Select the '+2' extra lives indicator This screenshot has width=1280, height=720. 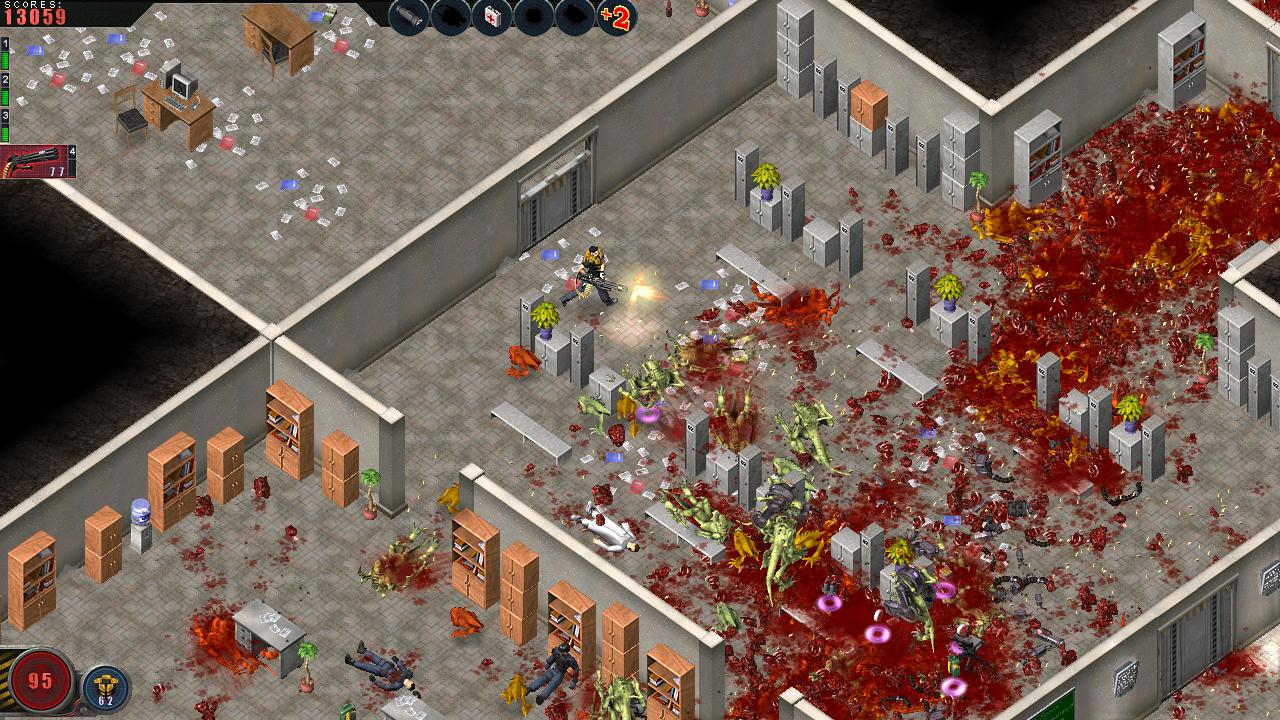tap(619, 16)
